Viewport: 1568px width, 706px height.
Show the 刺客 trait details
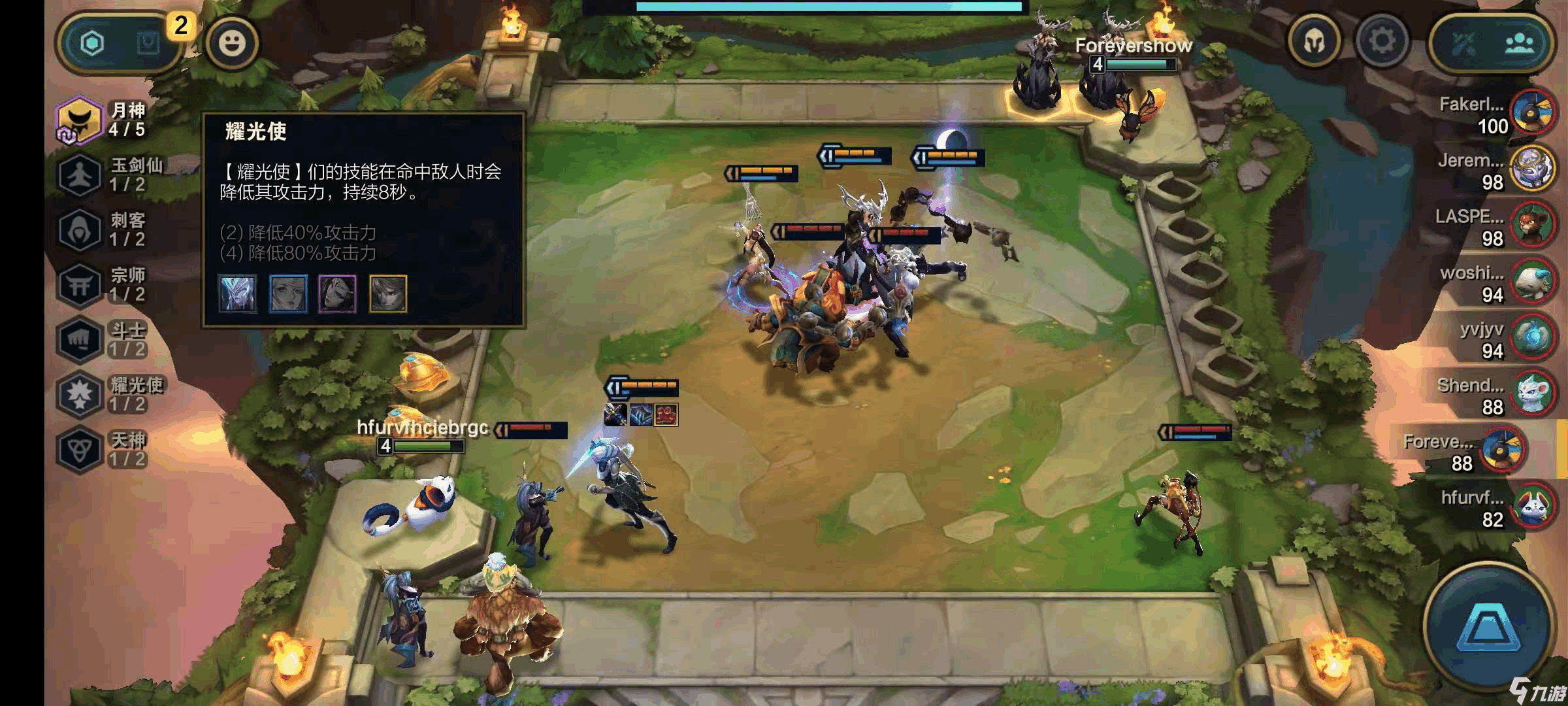click(105, 229)
